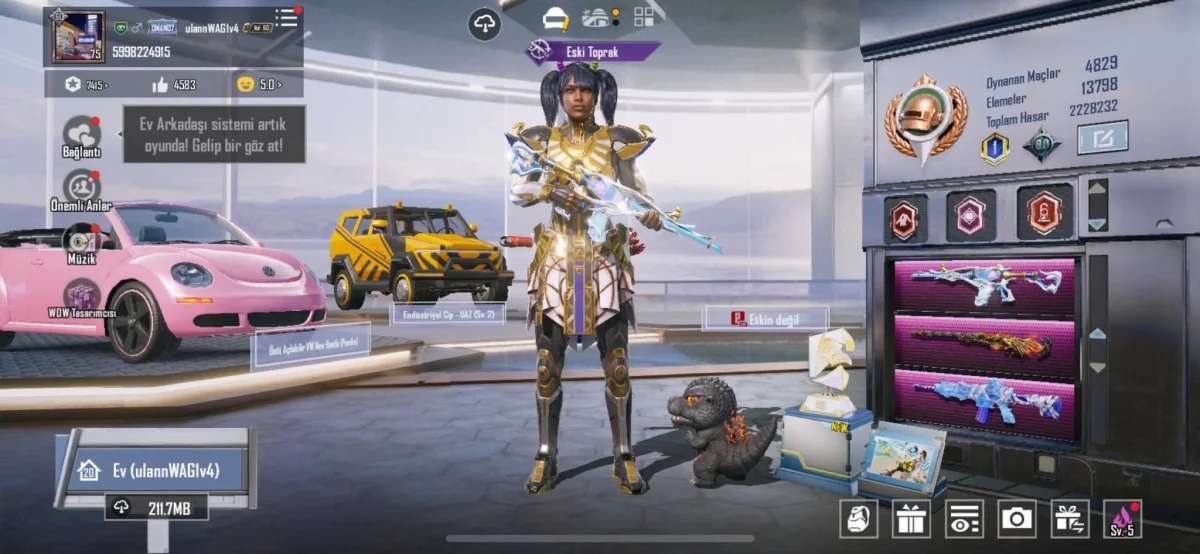Open the Müzik music player icon

coord(81,241)
